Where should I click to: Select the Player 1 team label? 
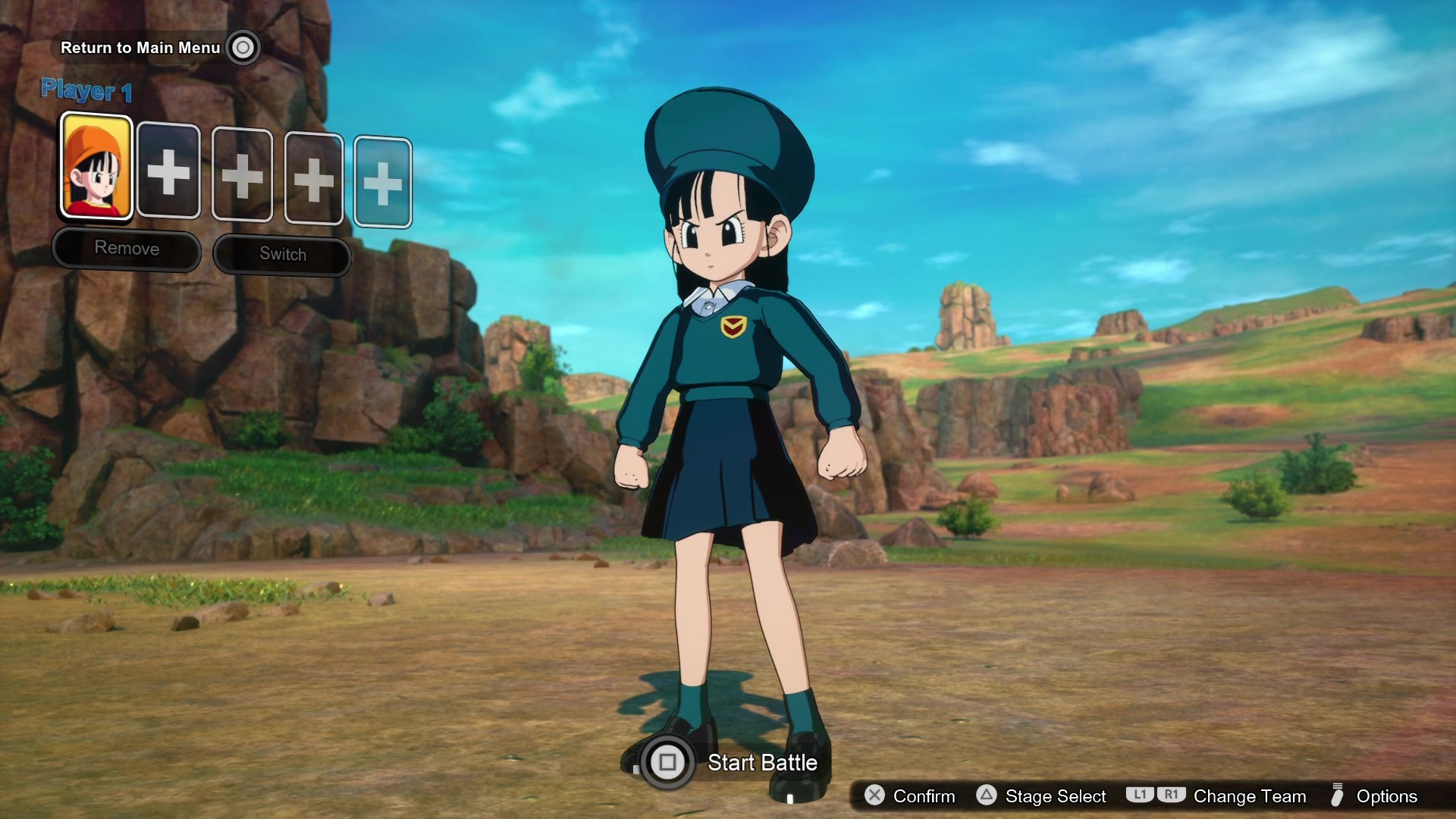pyautogui.click(x=86, y=90)
